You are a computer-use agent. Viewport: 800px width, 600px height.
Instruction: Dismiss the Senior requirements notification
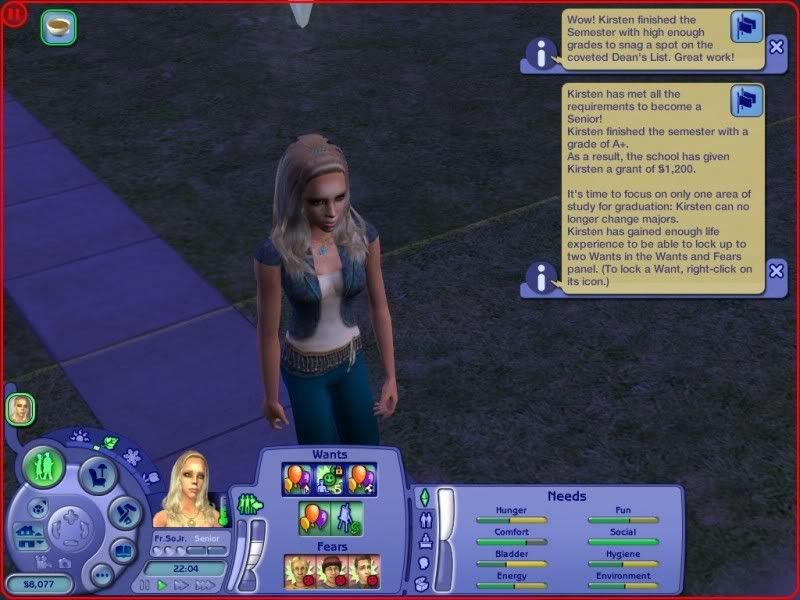pyautogui.click(x=777, y=270)
